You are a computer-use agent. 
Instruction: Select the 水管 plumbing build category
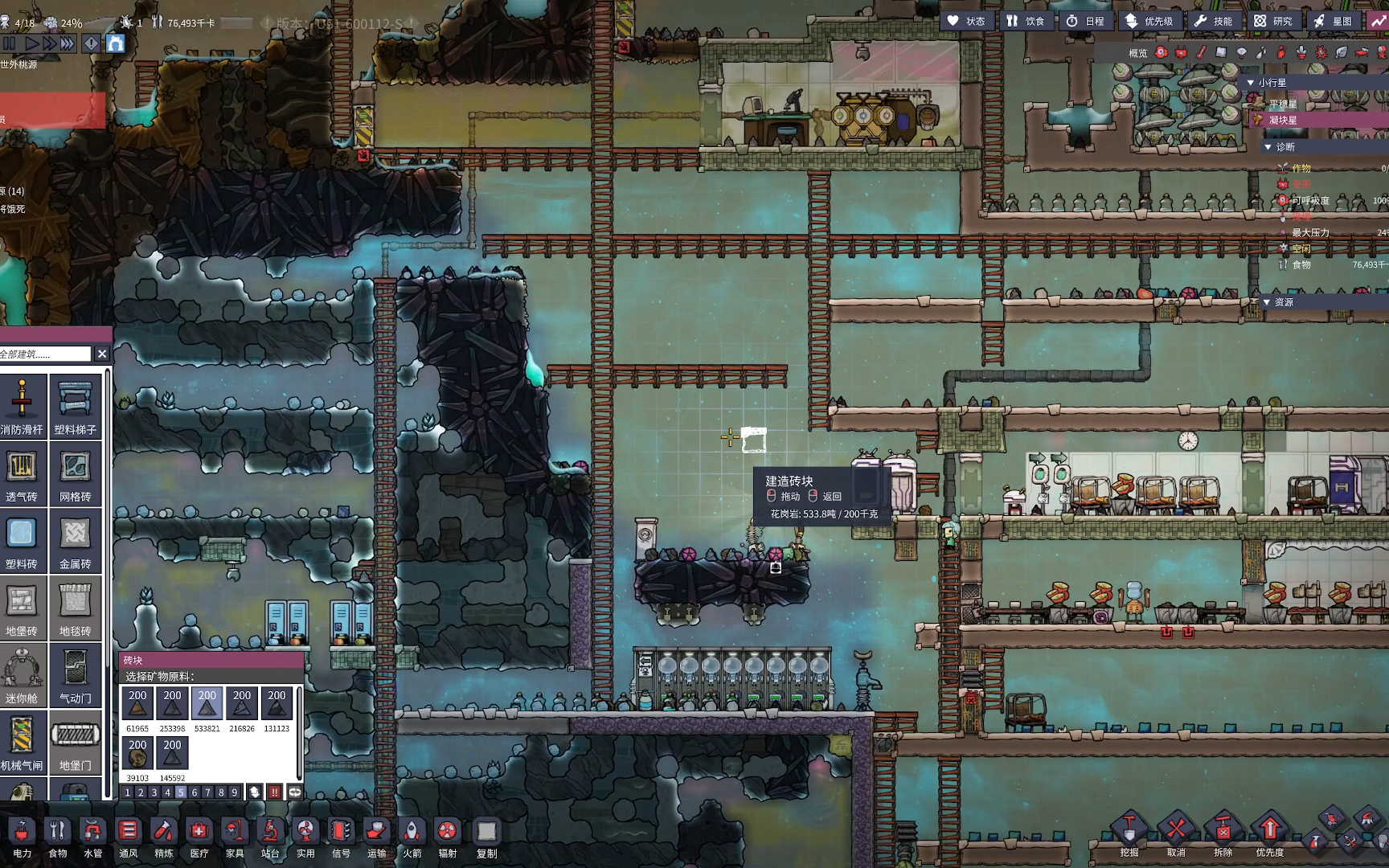click(x=92, y=837)
